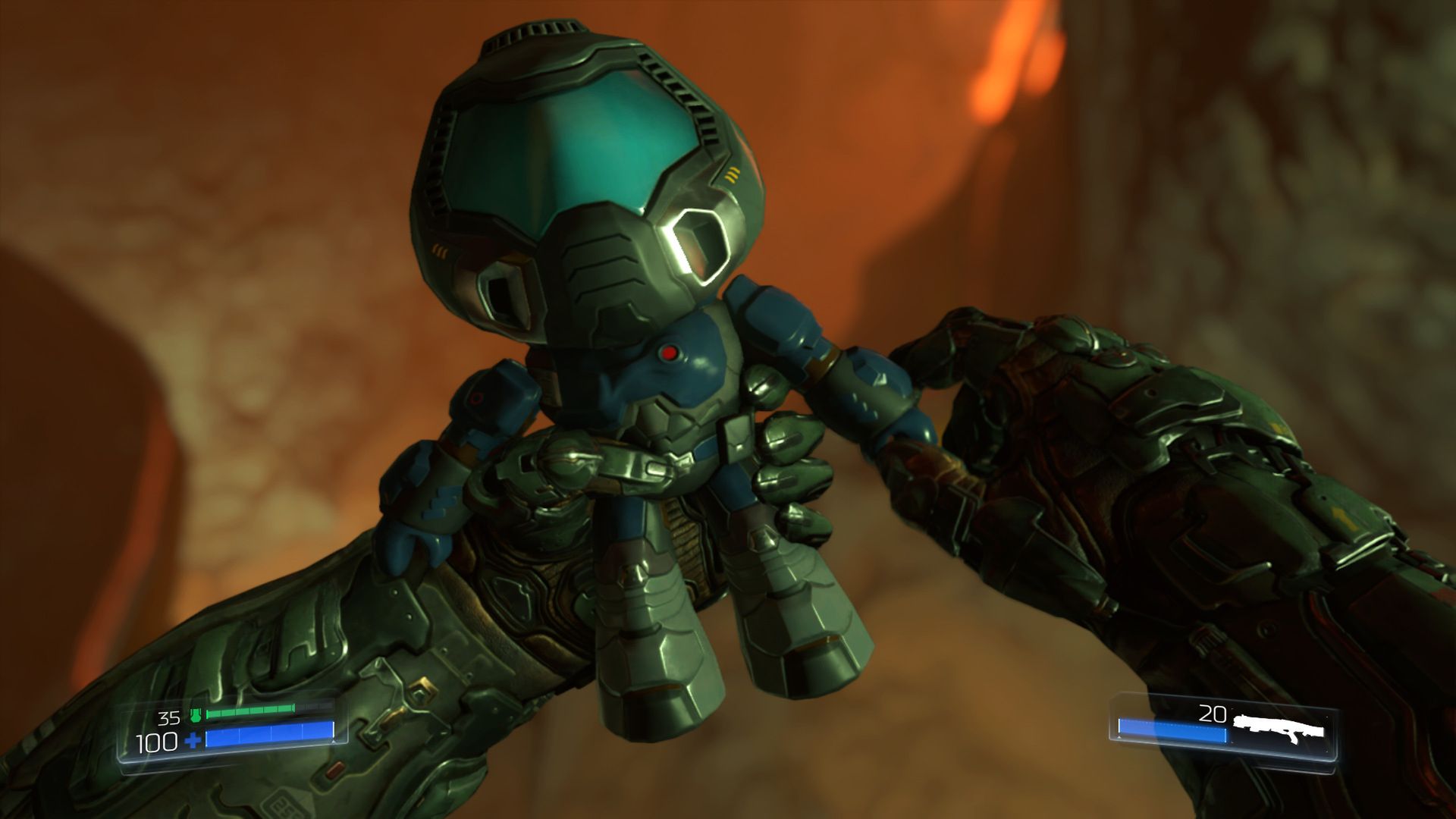Screen dimensions: 1456x819
Task: Click the red circle on the figure's shoulder
Action: (x=478, y=398)
